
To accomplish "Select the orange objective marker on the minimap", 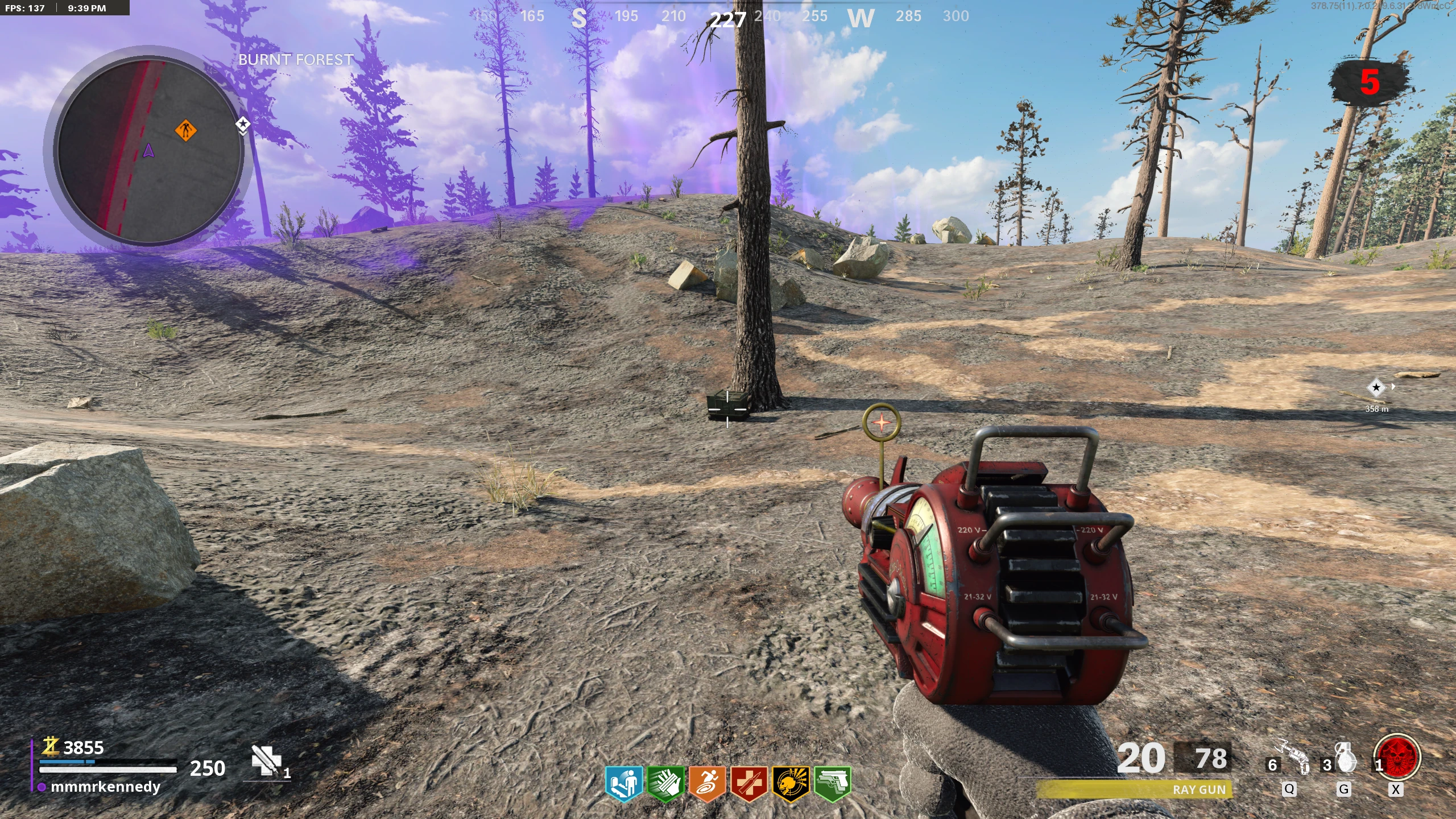I will click(x=185, y=130).
